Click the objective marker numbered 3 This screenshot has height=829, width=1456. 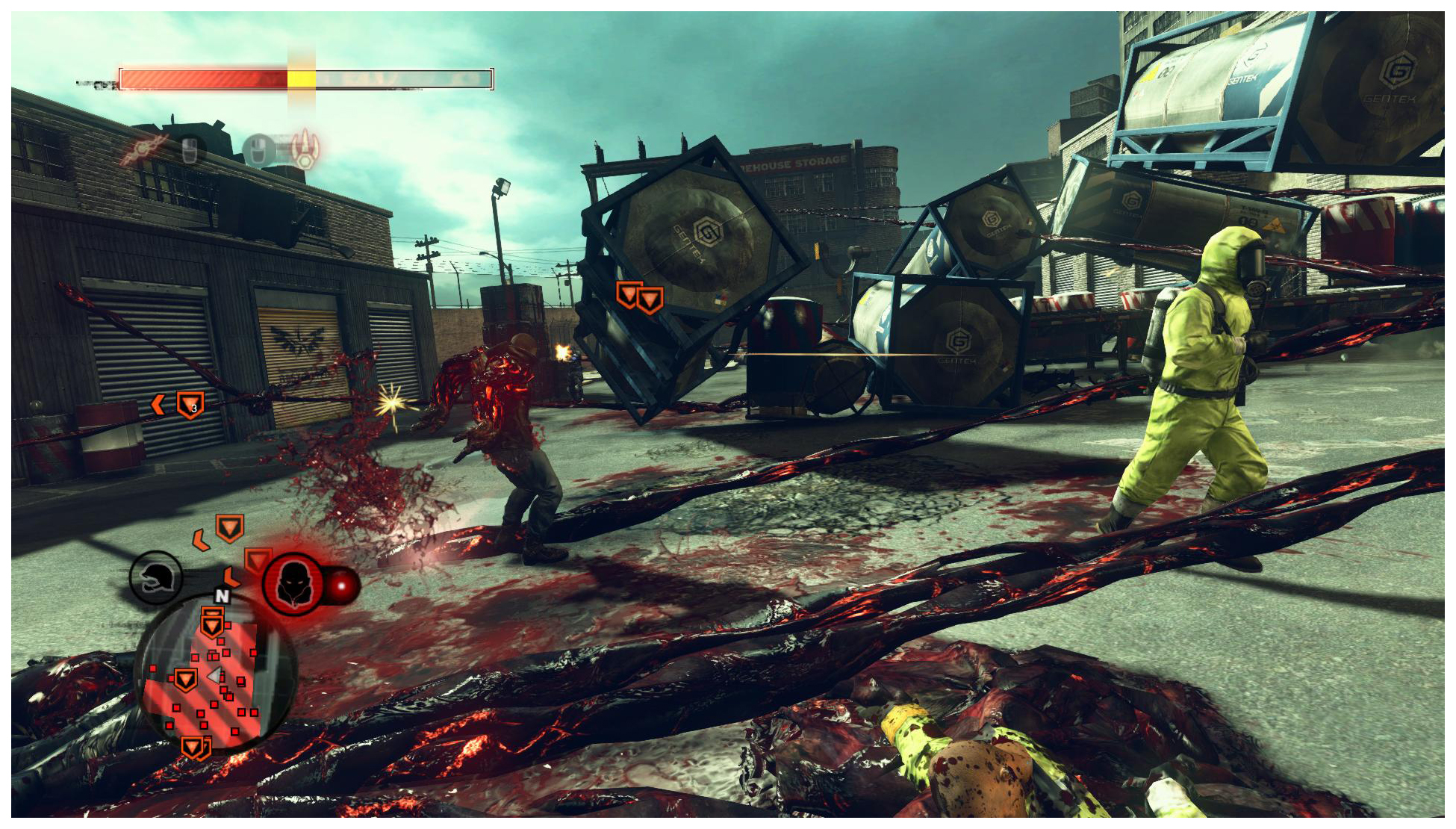tap(190, 406)
